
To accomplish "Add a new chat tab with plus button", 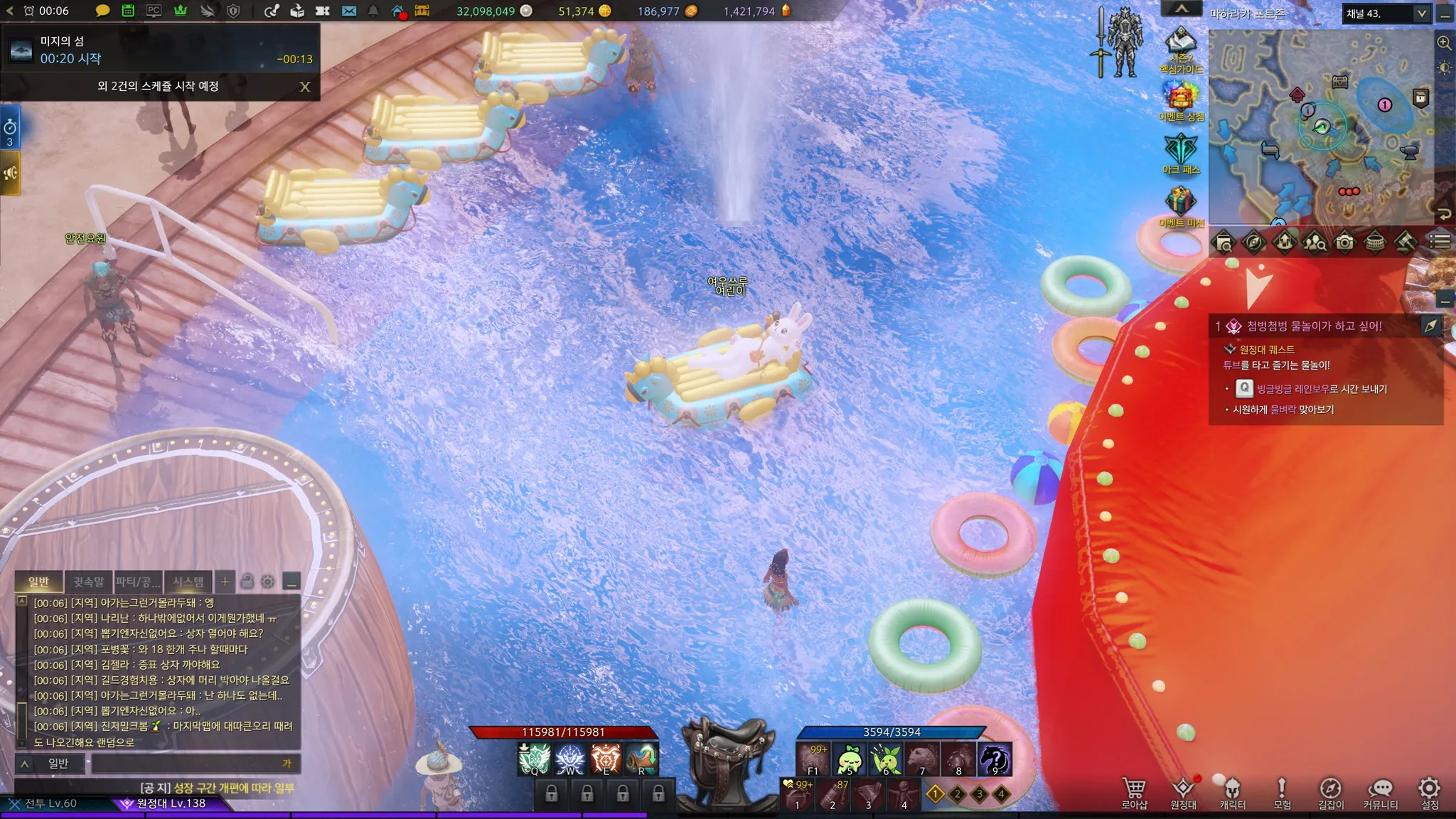I will click(225, 582).
